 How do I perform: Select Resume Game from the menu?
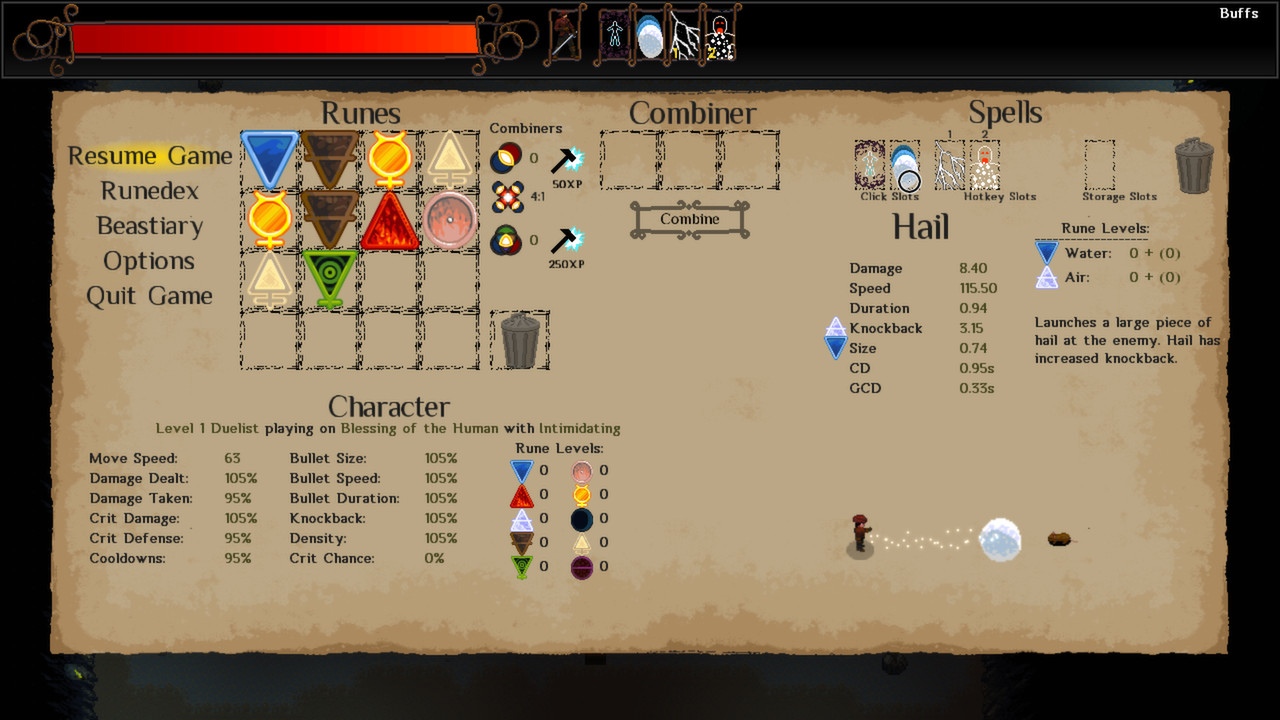click(x=149, y=156)
